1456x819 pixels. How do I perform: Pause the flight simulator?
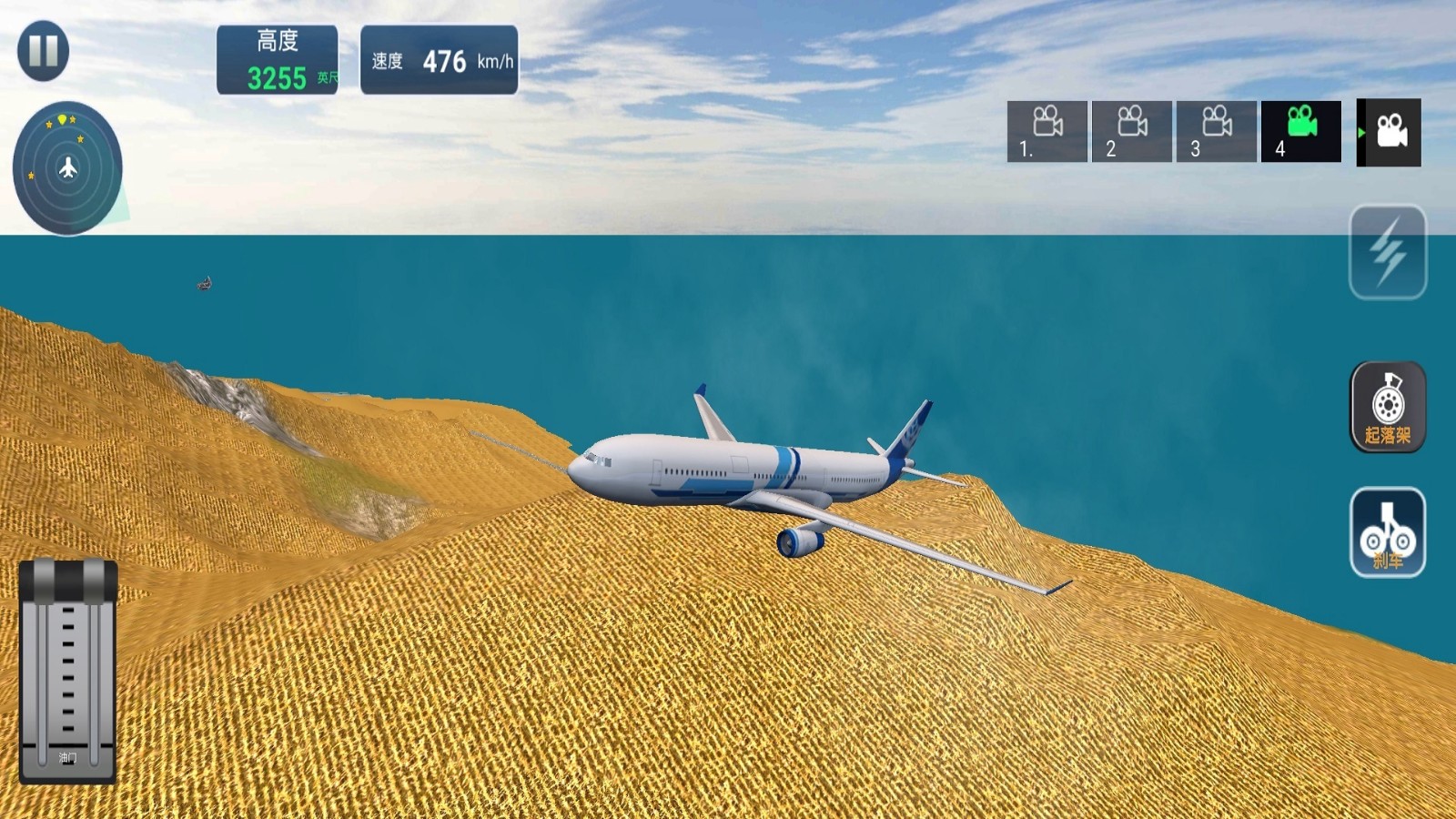[43, 51]
